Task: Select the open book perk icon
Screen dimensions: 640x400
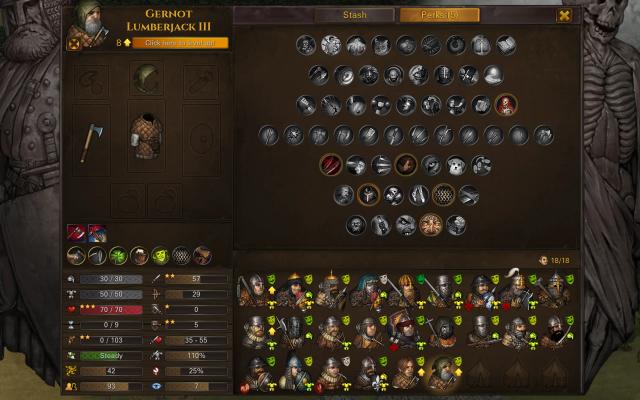Action: point(506,45)
